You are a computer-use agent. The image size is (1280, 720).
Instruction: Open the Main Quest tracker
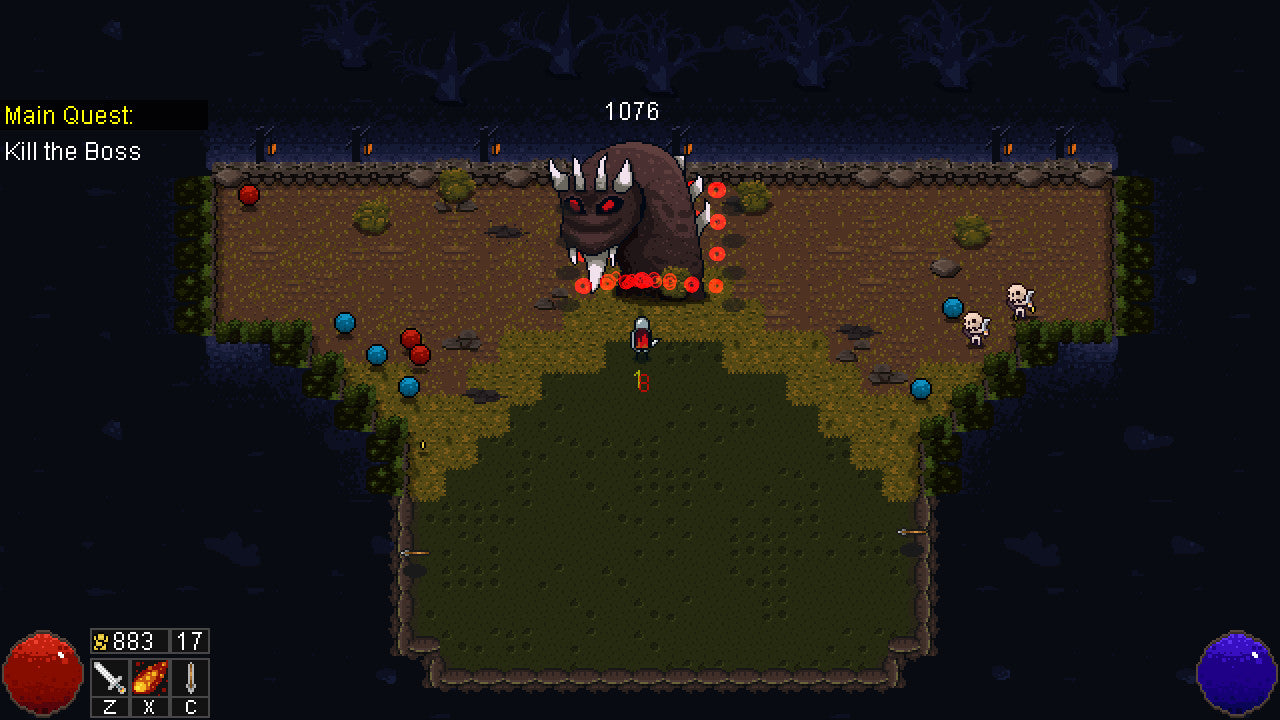tap(70, 115)
